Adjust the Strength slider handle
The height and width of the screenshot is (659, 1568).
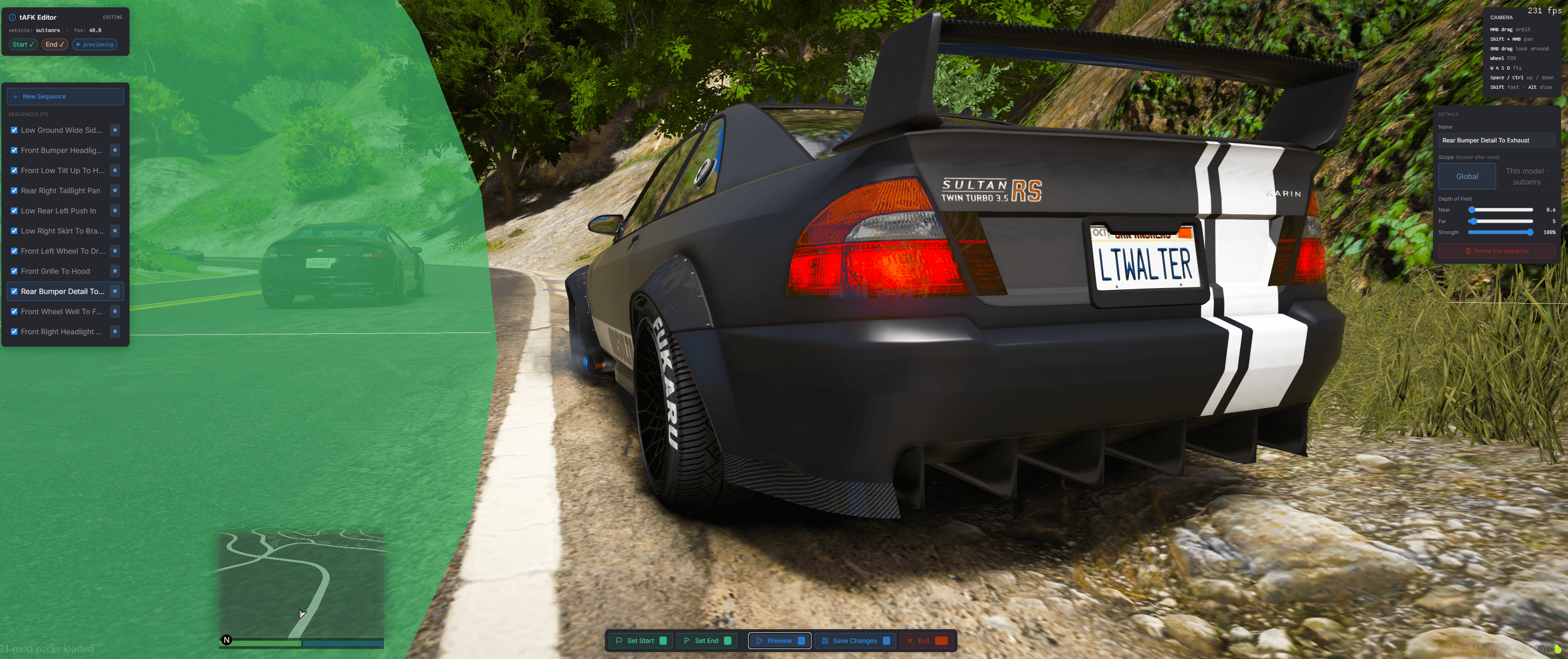coord(1530,233)
